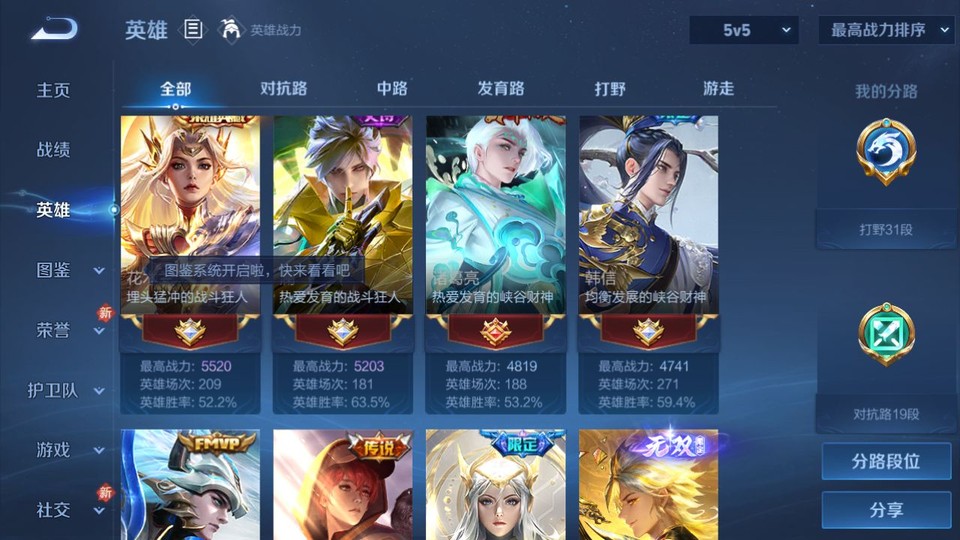The width and height of the screenshot is (960, 540).
Task: Switch to the 游走 tab
Action: (718, 89)
